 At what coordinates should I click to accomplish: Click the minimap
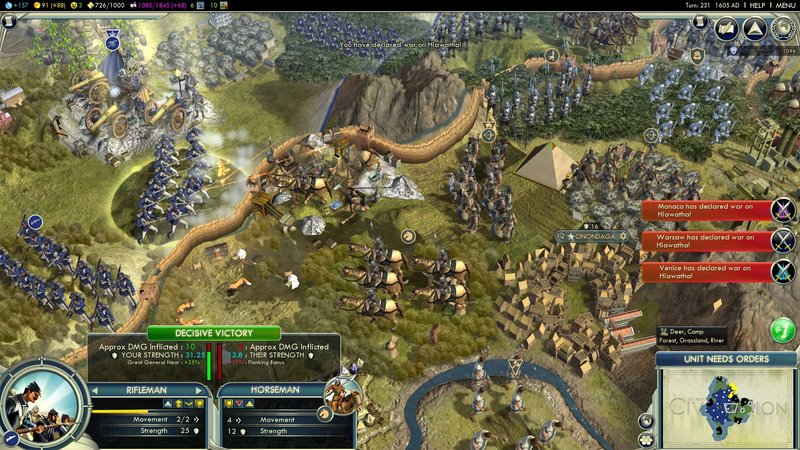(722, 405)
